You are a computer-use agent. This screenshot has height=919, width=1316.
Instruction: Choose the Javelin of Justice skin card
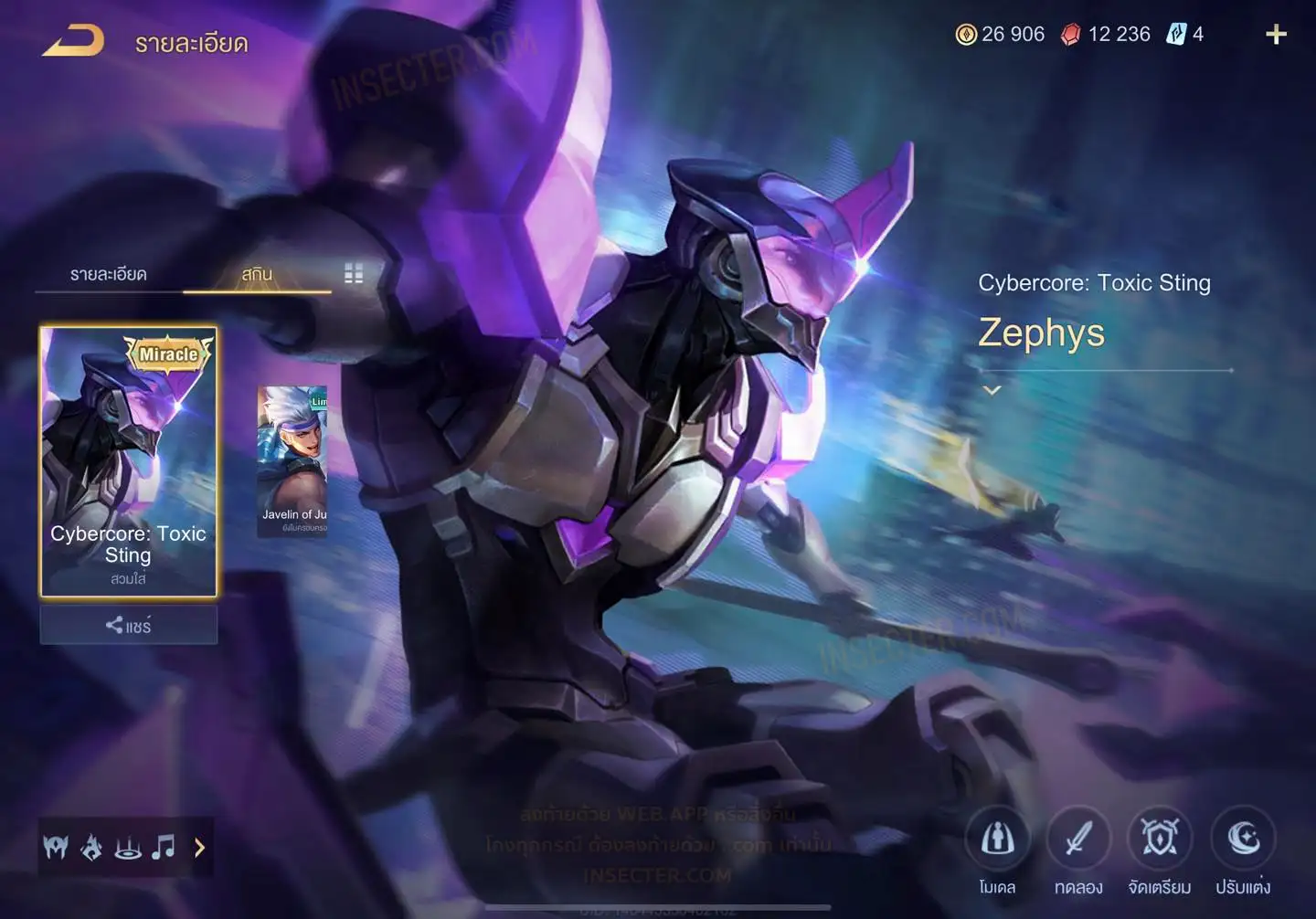292,461
